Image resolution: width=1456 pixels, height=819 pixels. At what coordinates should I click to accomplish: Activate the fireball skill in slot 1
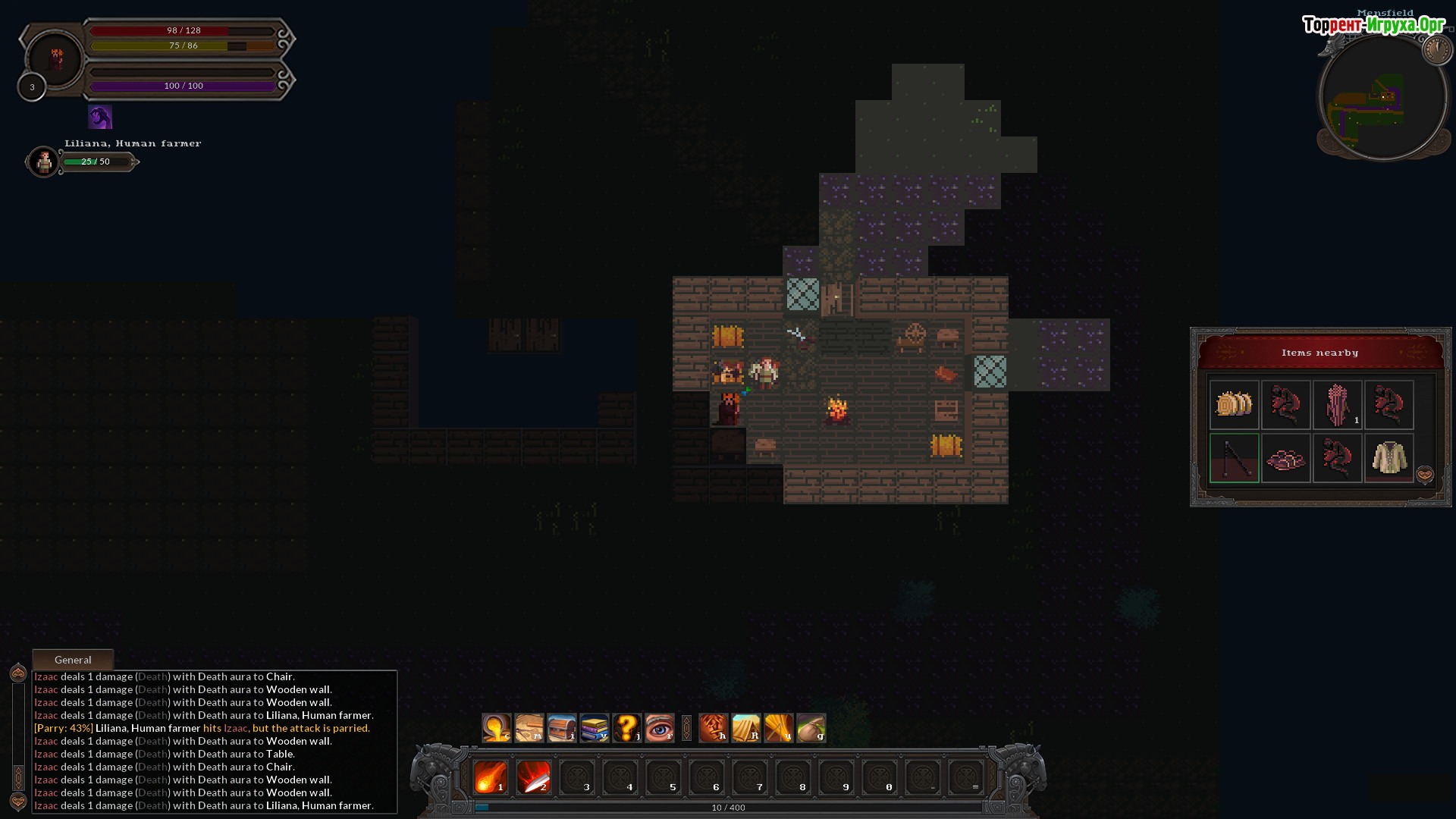pos(491,777)
